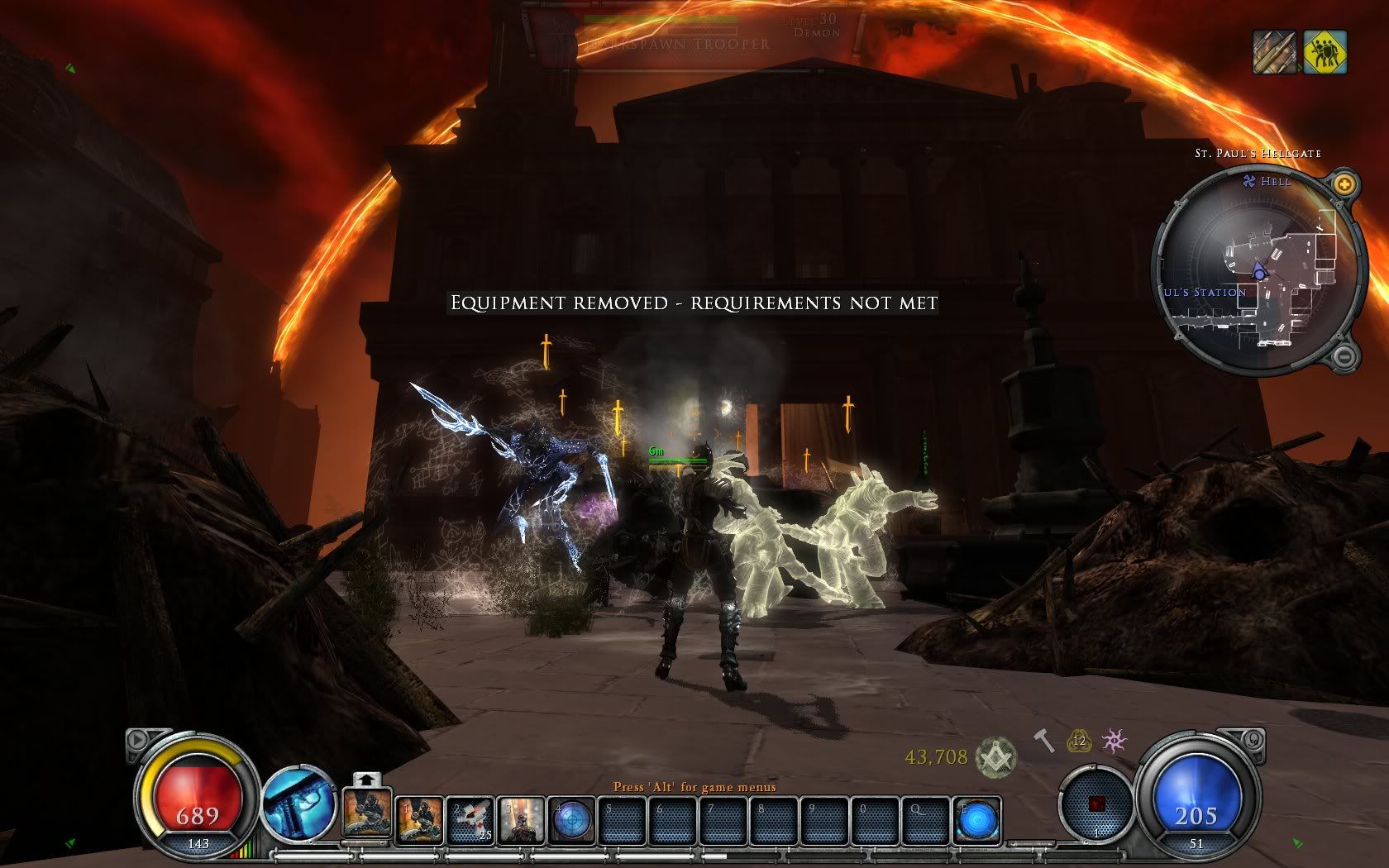Viewport: 1389px width, 868px height.
Task: Select the ammunition bullets buff icon
Action: 1274,52
